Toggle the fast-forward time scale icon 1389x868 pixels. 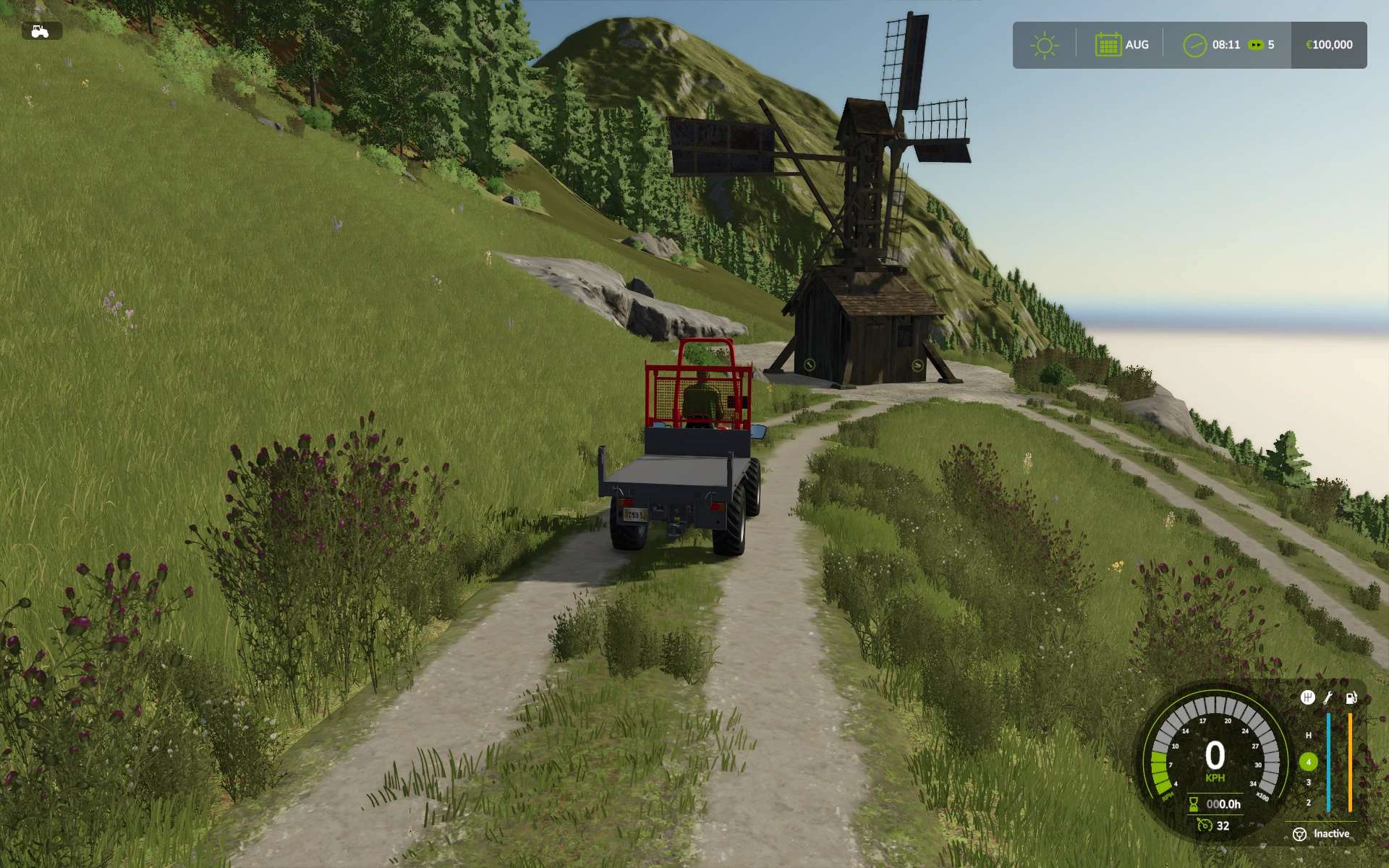click(x=1256, y=45)
